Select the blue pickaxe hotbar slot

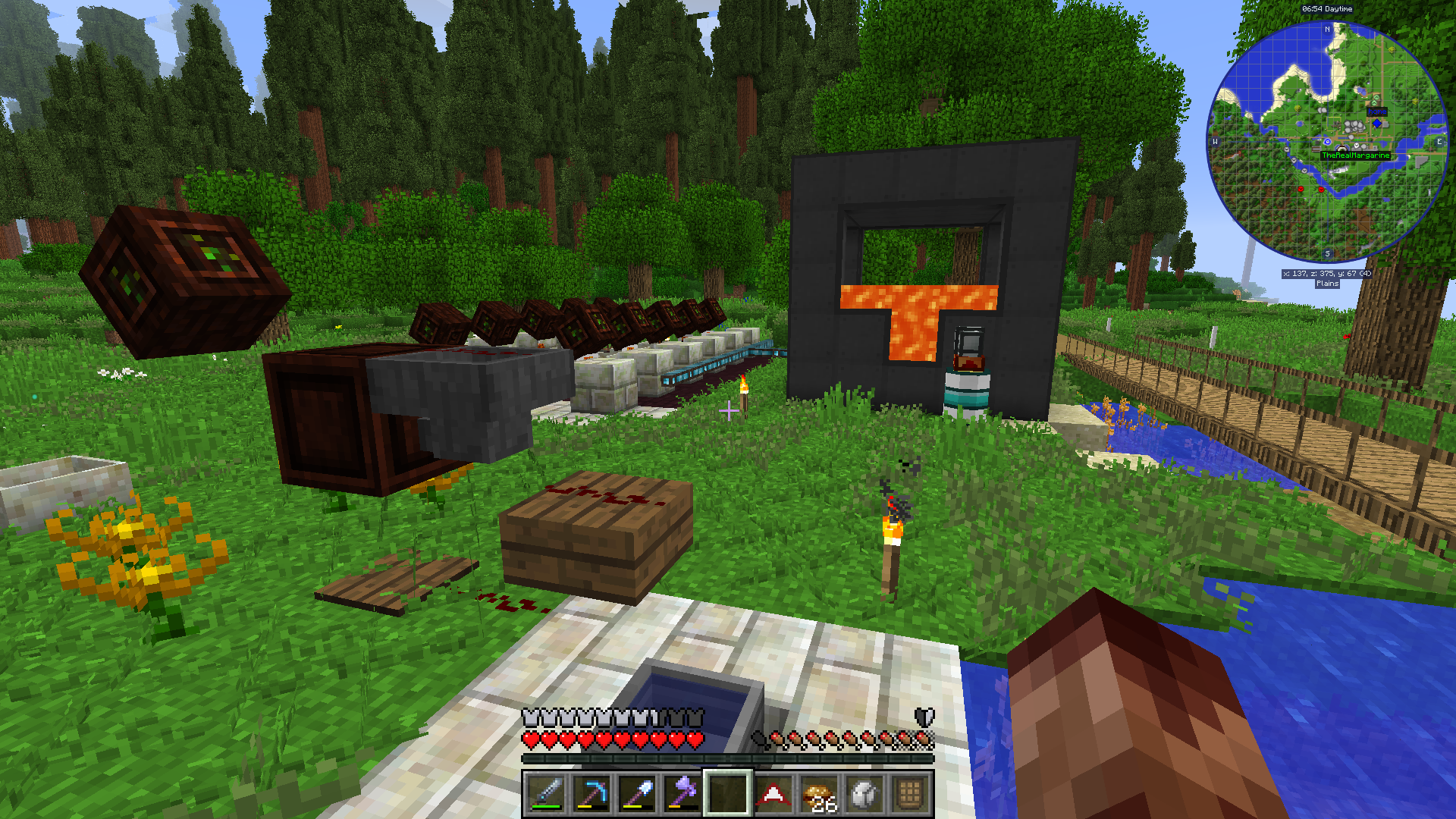[x=591, y=794]
